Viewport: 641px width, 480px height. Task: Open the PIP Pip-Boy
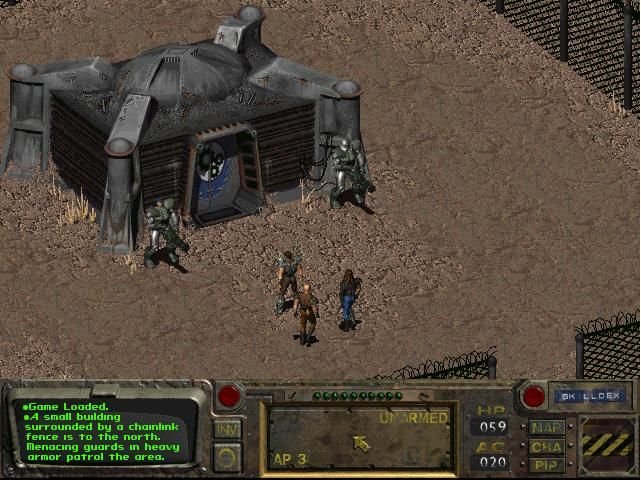coord(548,464)
